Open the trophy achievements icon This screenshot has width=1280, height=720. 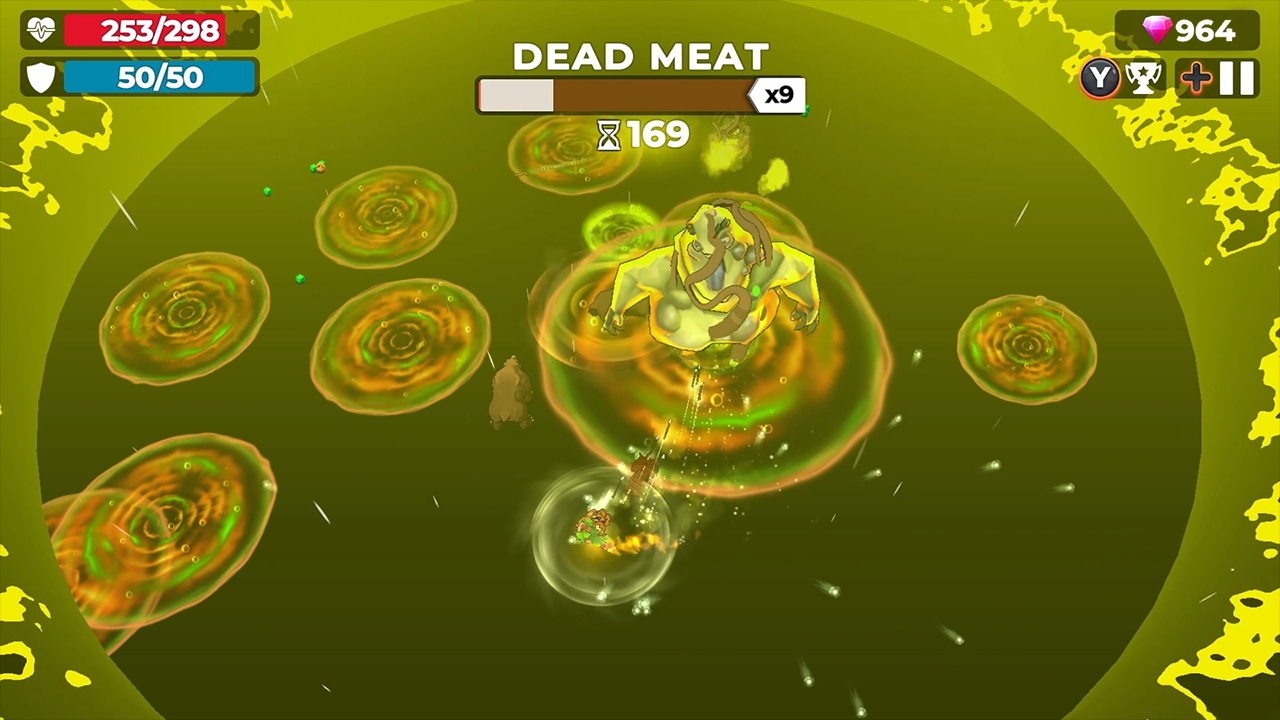(x=1143, y=78)
